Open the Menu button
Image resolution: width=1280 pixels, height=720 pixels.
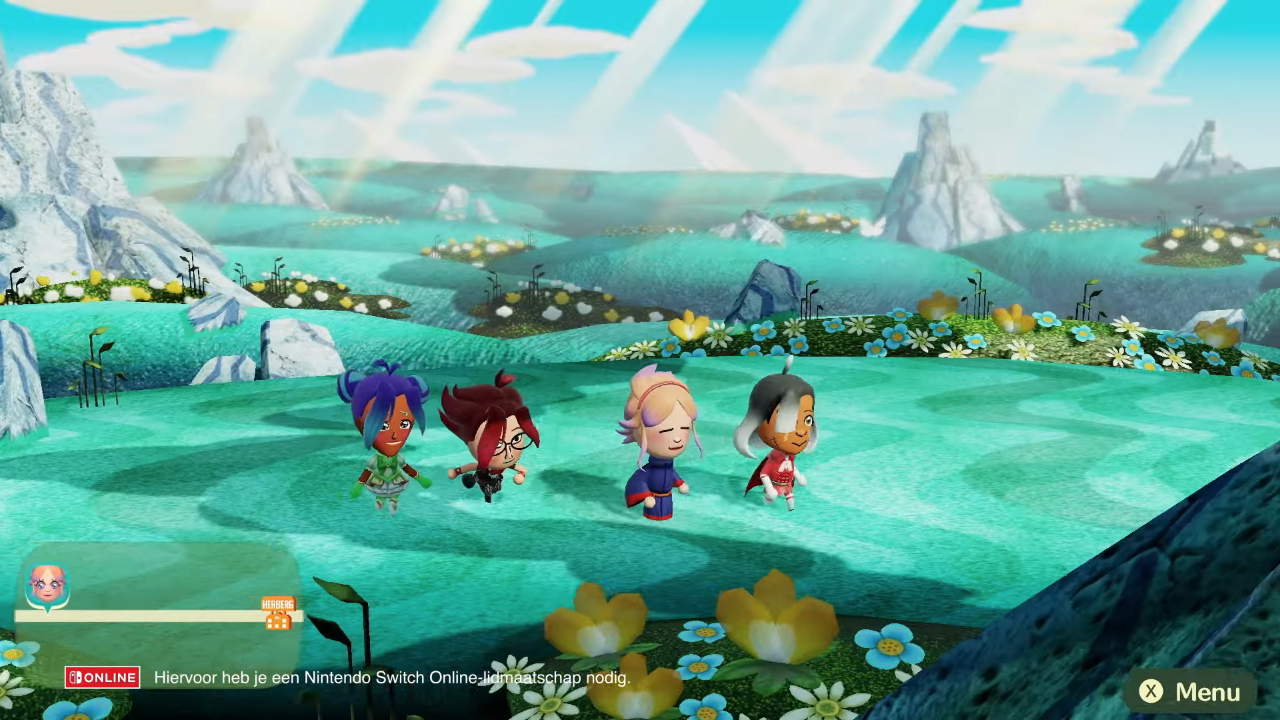tap(1190, 691)
